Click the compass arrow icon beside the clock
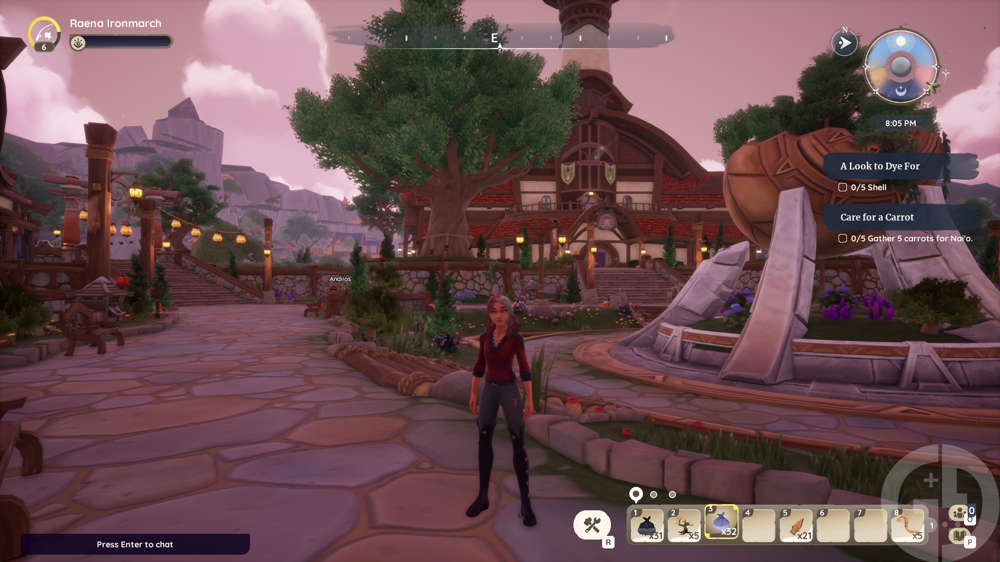Viewport: 1000px width, 562px height. [x=845, y=43]
